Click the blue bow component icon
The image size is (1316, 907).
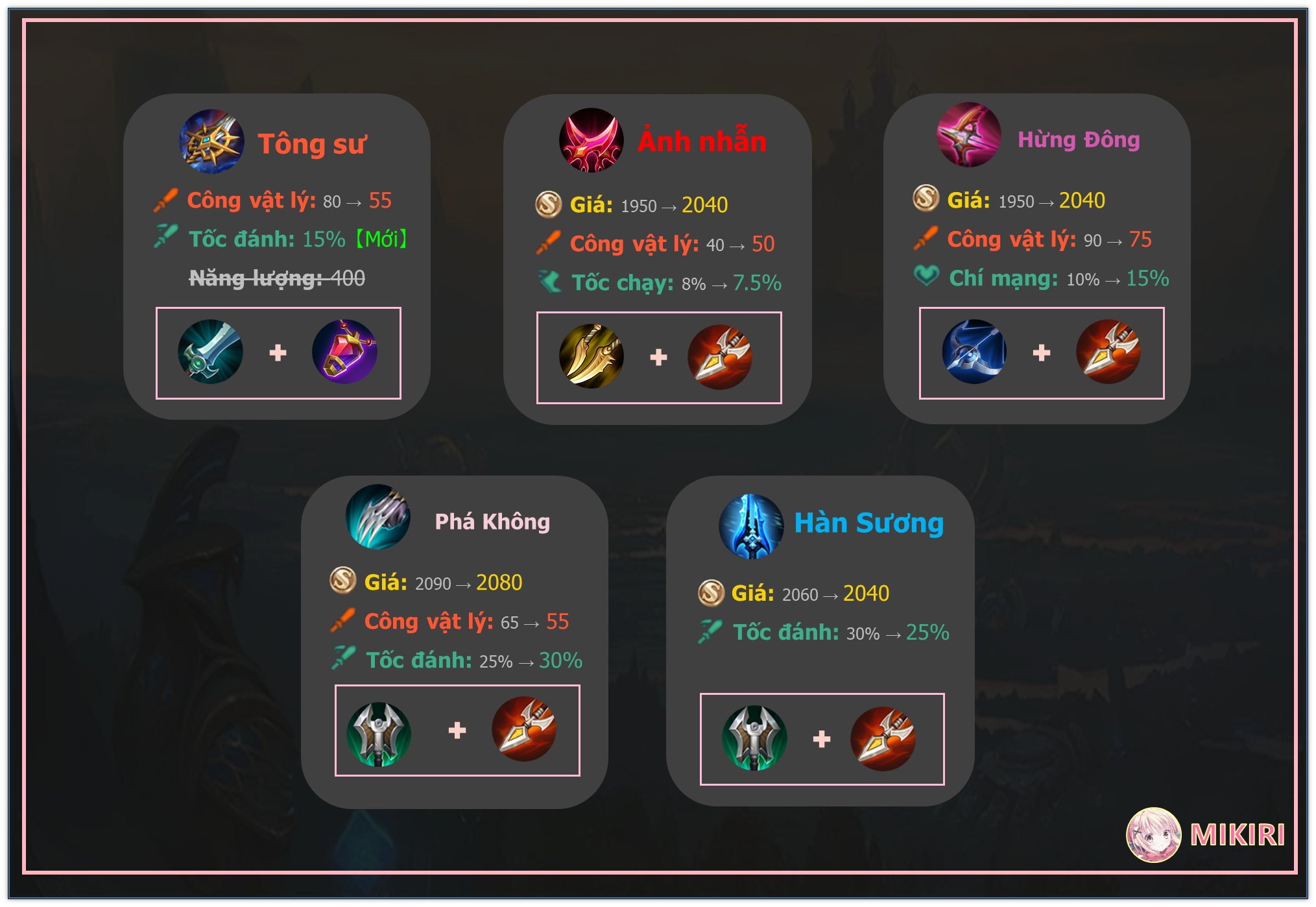tap(974, 352)
